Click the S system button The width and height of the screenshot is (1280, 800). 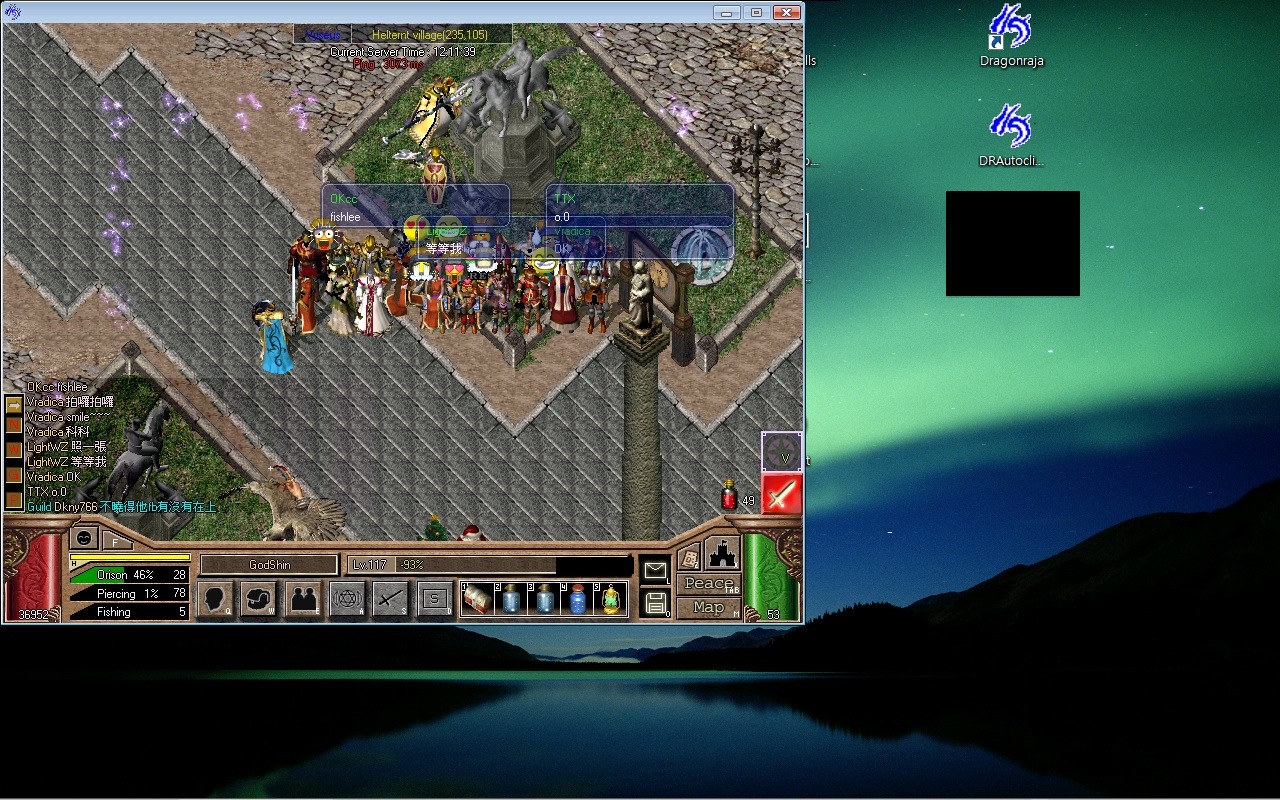tap(435, 600)
